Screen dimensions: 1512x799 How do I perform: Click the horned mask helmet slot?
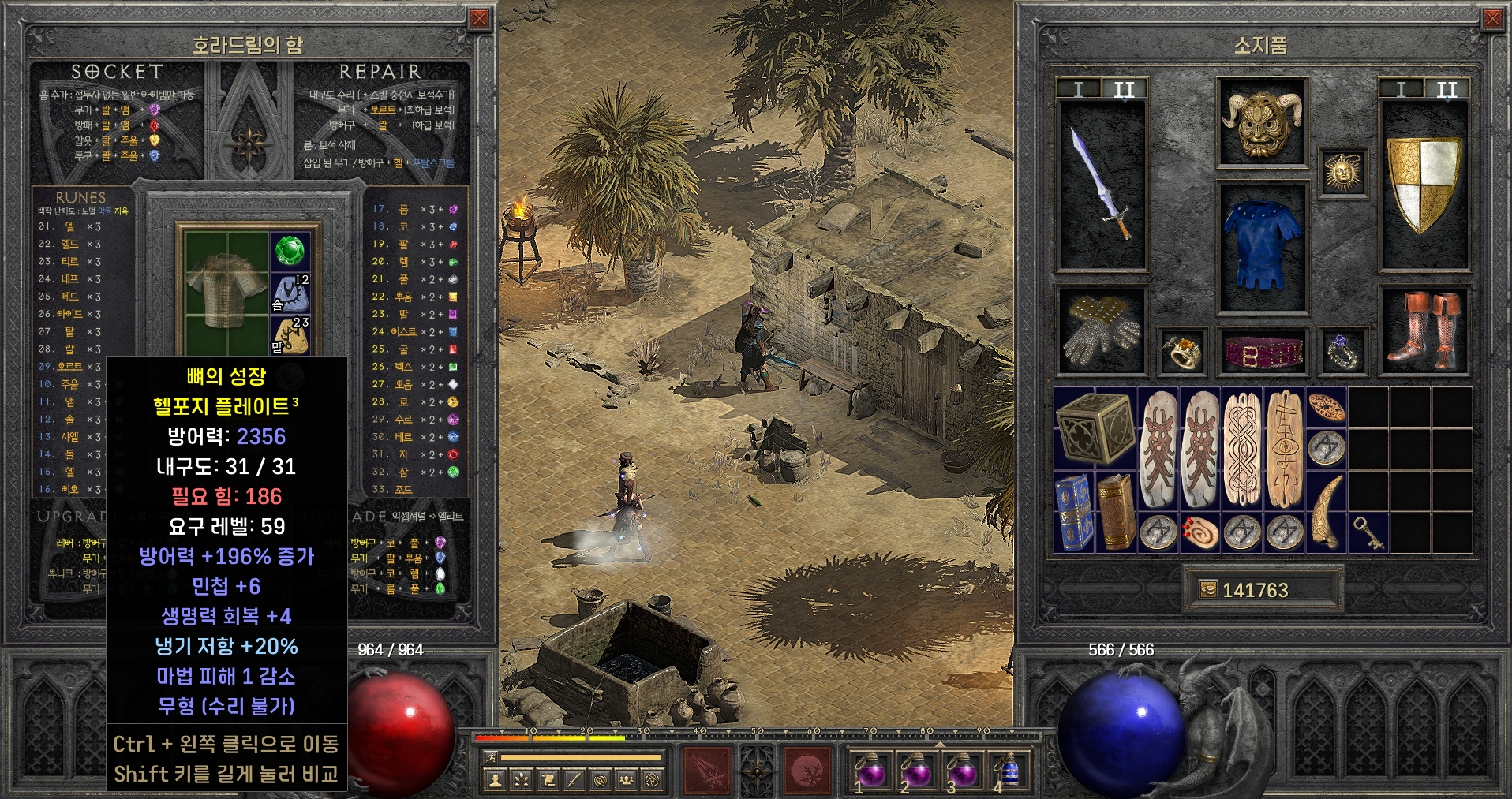pyautogui.click(x=1262, y=122)
